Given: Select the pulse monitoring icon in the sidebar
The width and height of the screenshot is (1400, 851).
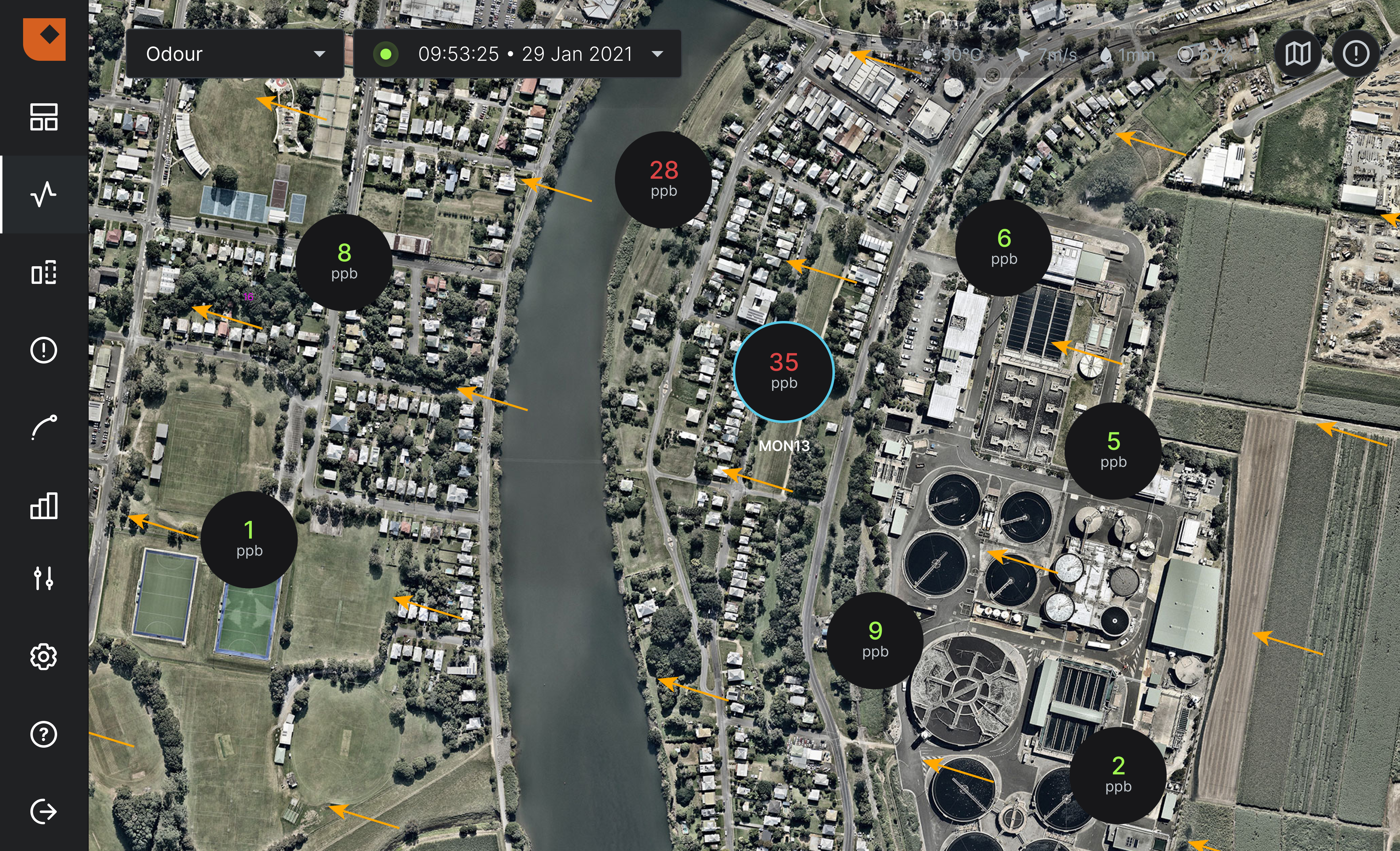Looking at the screenshot, I should [44, 195].
